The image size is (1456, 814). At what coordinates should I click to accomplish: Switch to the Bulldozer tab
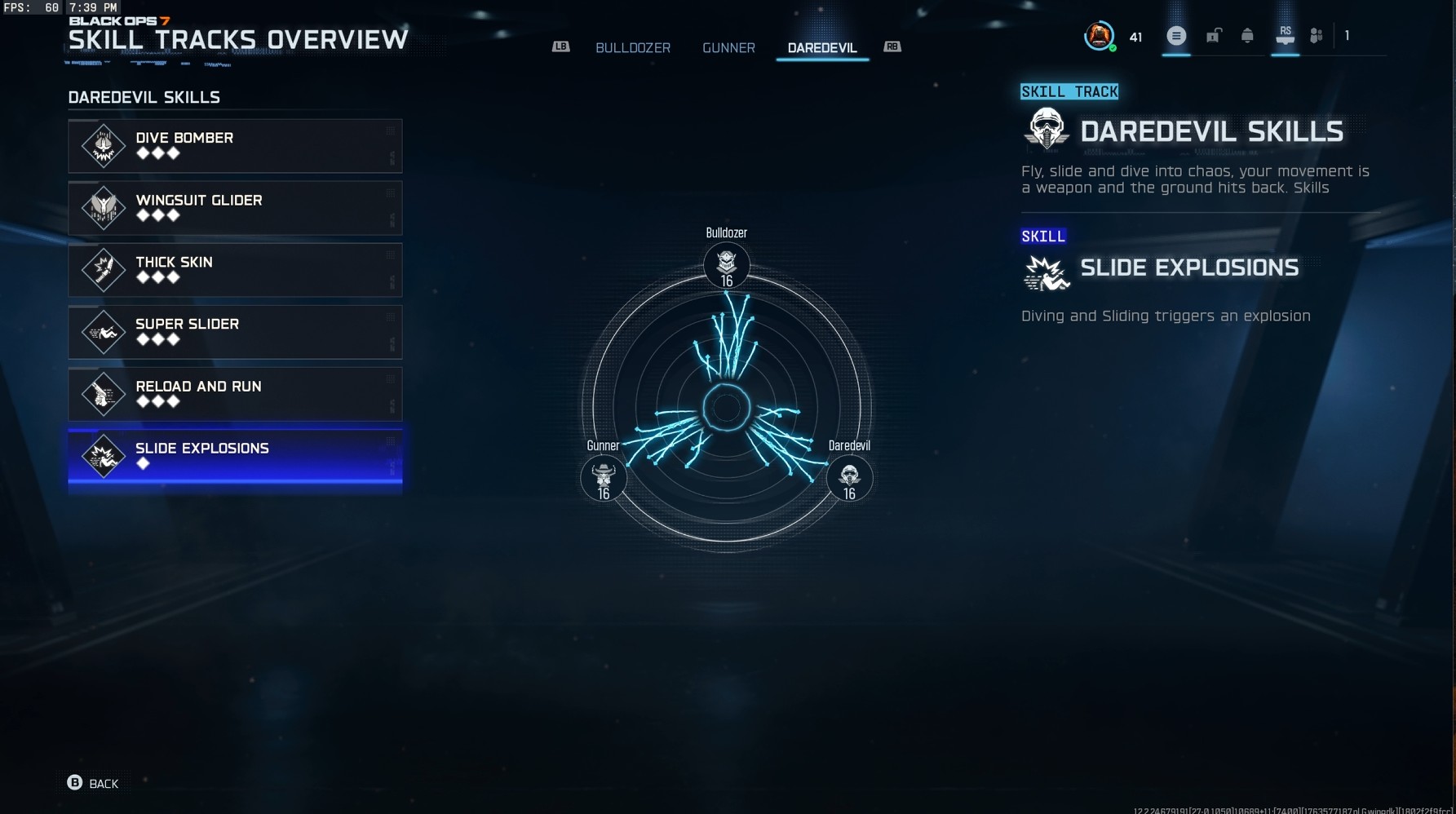coord(633,47)
